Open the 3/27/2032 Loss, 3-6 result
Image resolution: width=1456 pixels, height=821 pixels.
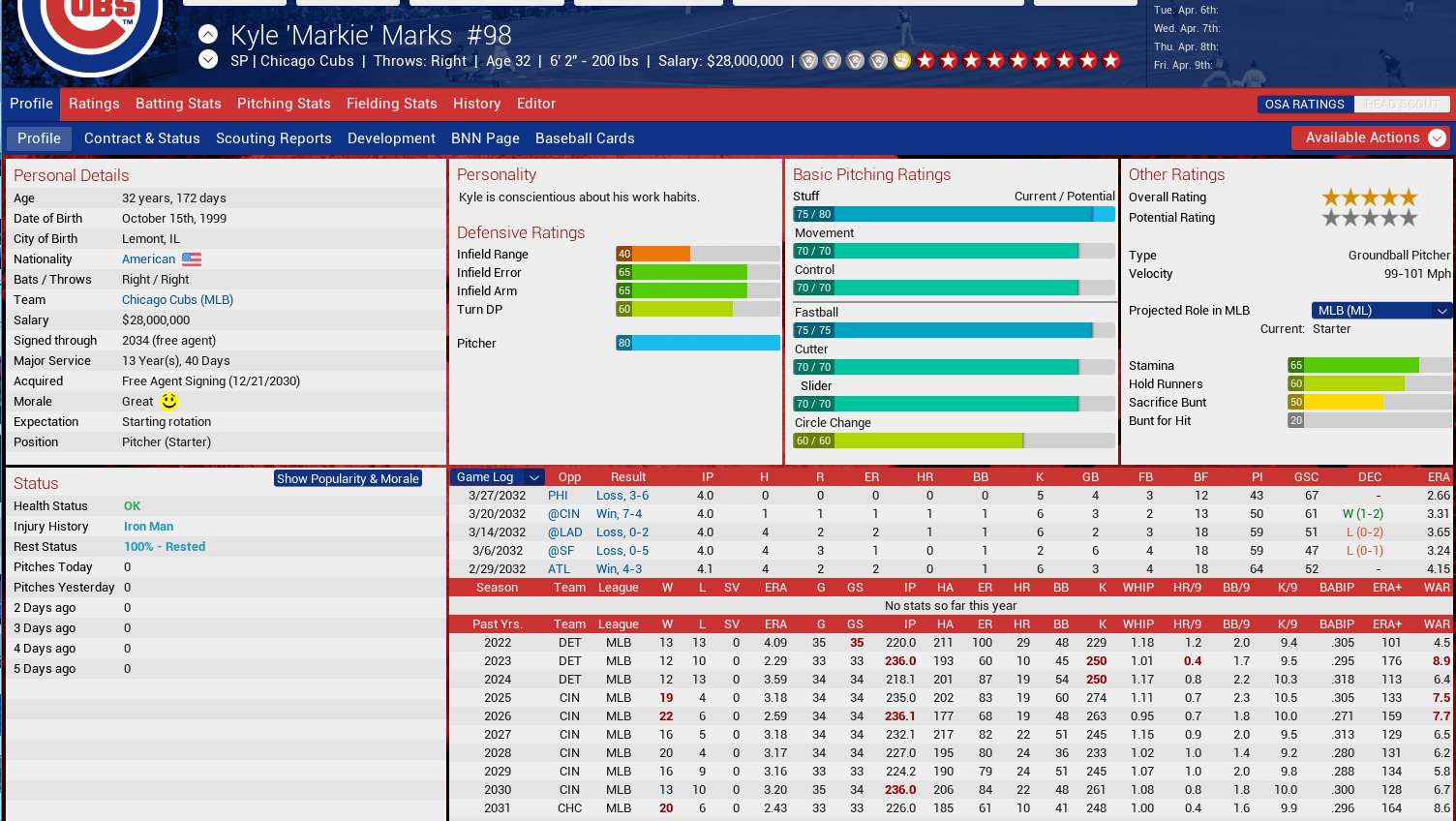(622, 496)
